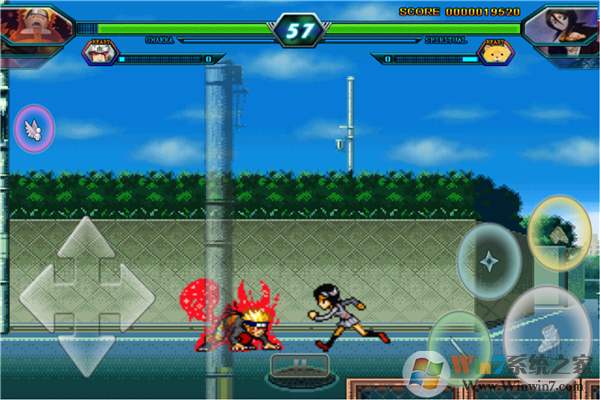Tap the down arrow on the D-pad
600x400 pixels.
(86, 352)
